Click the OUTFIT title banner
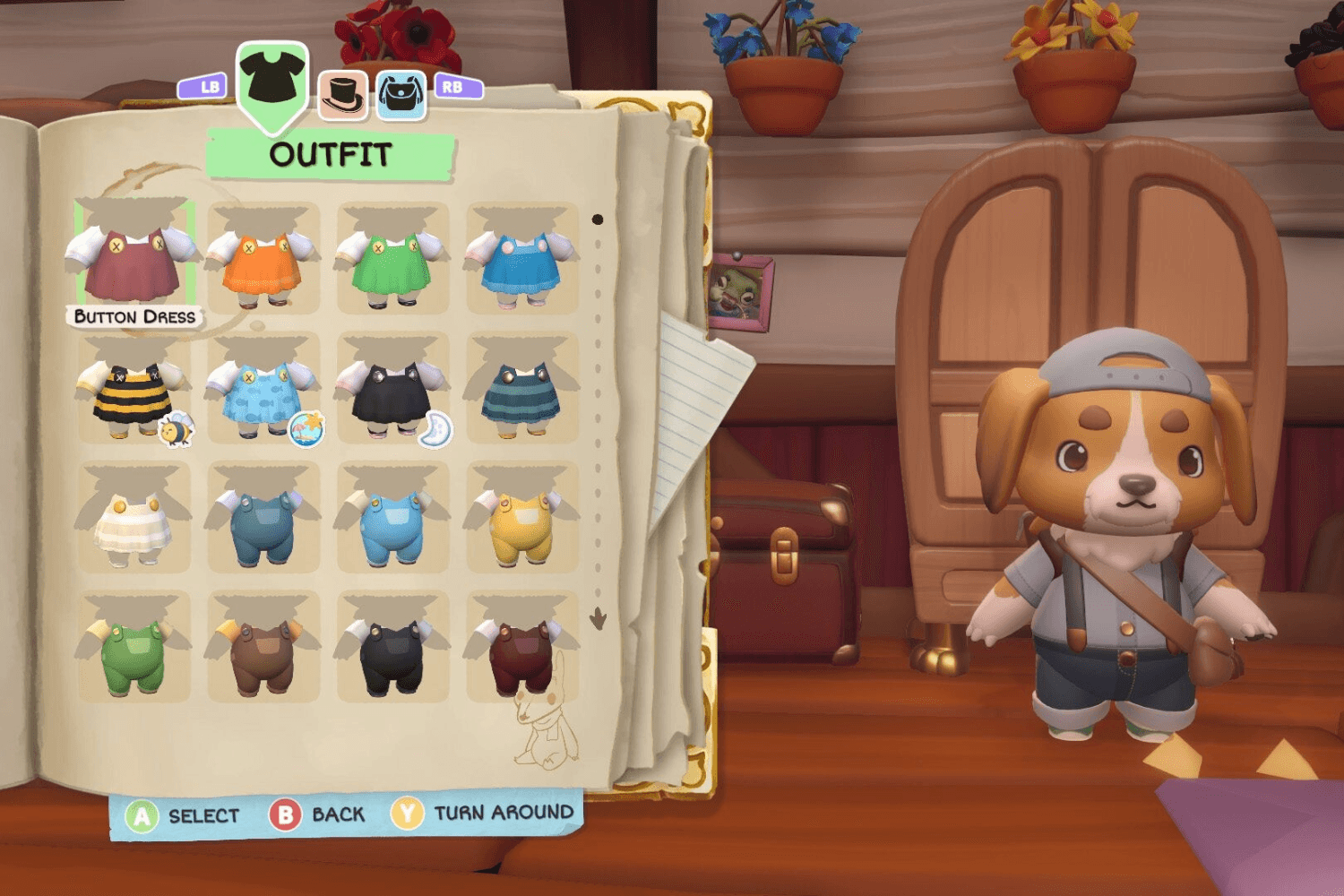 [x=332, y=152]
